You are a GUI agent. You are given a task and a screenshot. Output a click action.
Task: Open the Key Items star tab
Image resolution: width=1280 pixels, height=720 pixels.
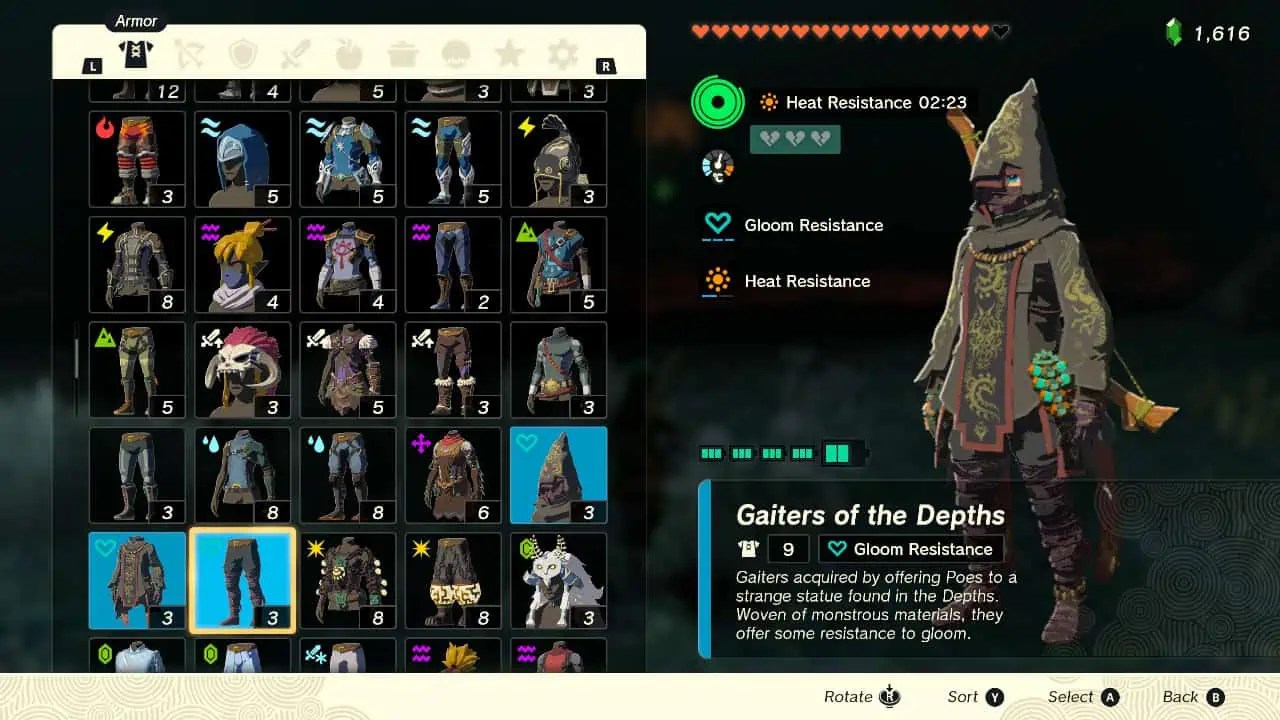pos(510,55)
